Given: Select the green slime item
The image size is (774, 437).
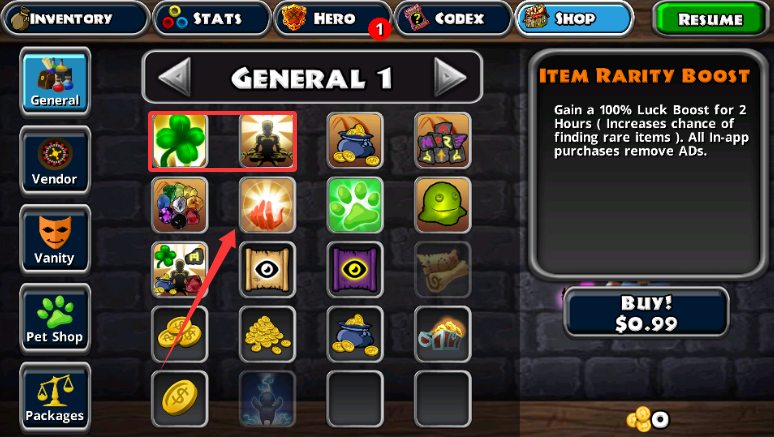Looking at the screenshot, I should coord(442,205).
